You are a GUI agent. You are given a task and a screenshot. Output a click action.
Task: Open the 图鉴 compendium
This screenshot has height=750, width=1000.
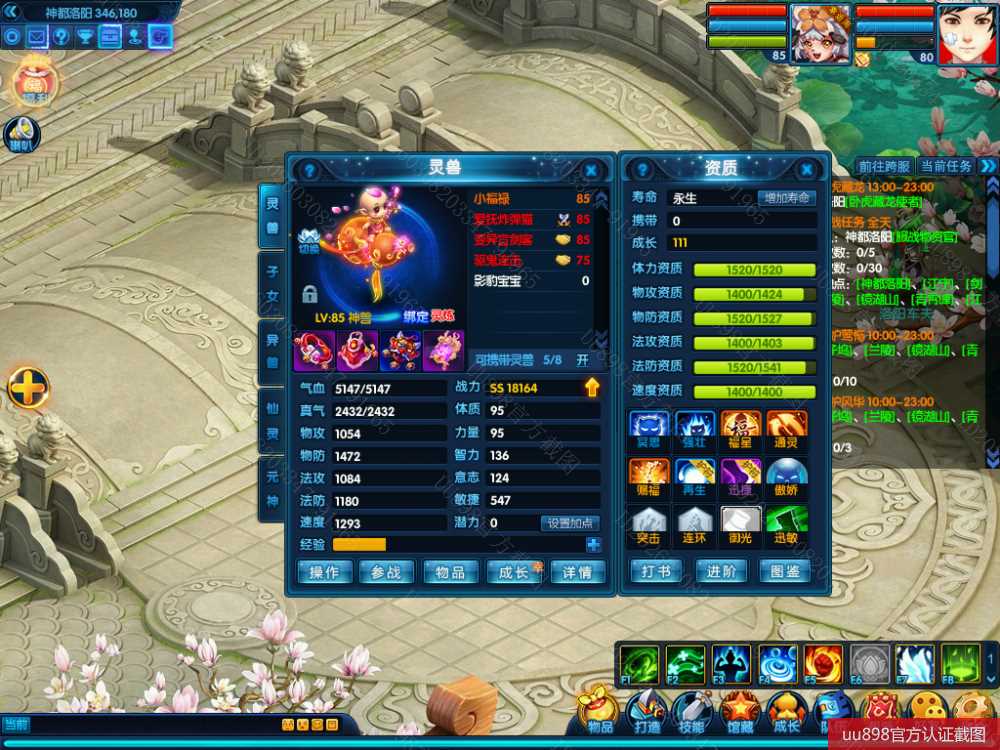click(x=786, y=571)
